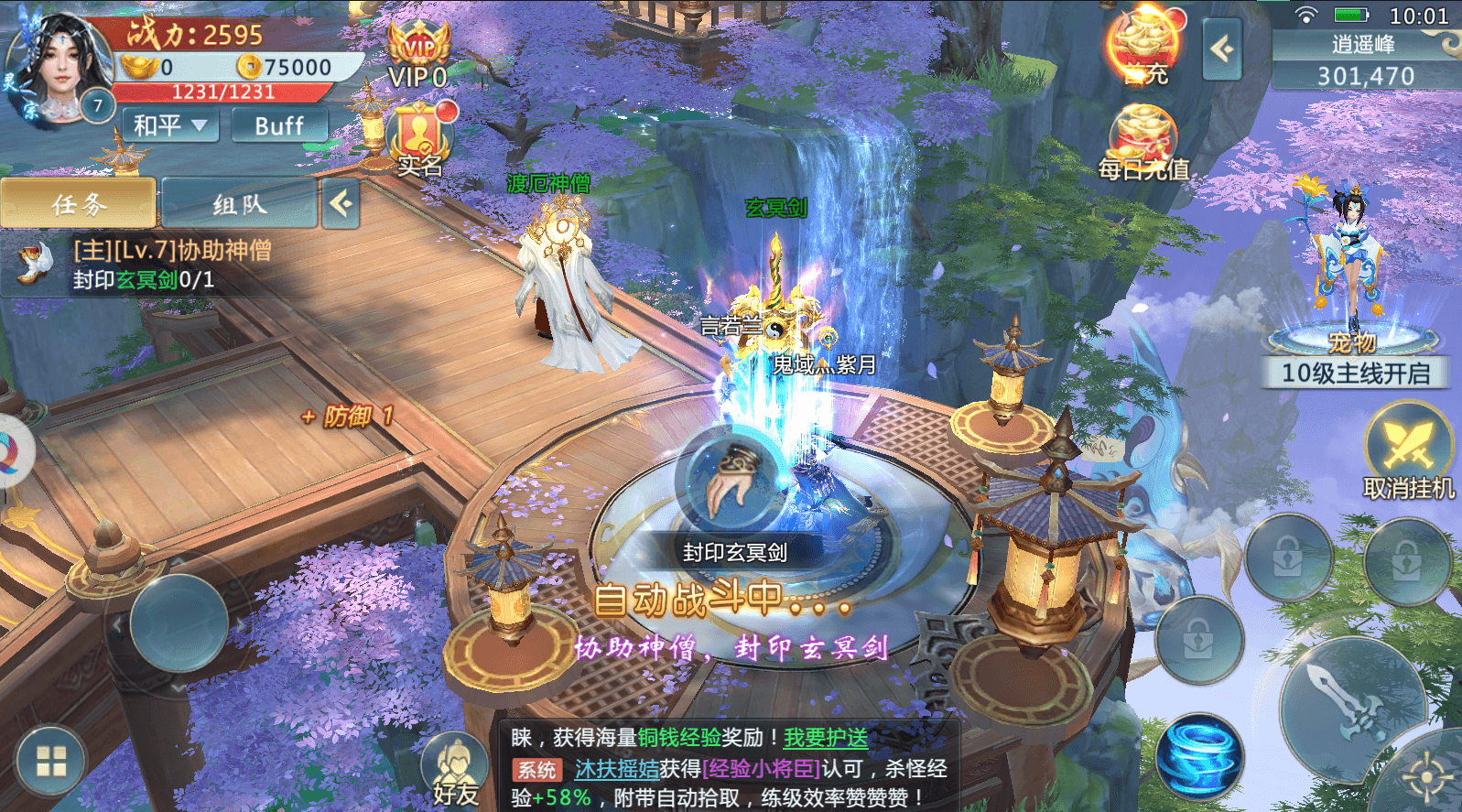The height and width of the screenshot is (812, 1462).
Task: Collapse the top-right icon bar arrow
Action: coord(1222,49)
